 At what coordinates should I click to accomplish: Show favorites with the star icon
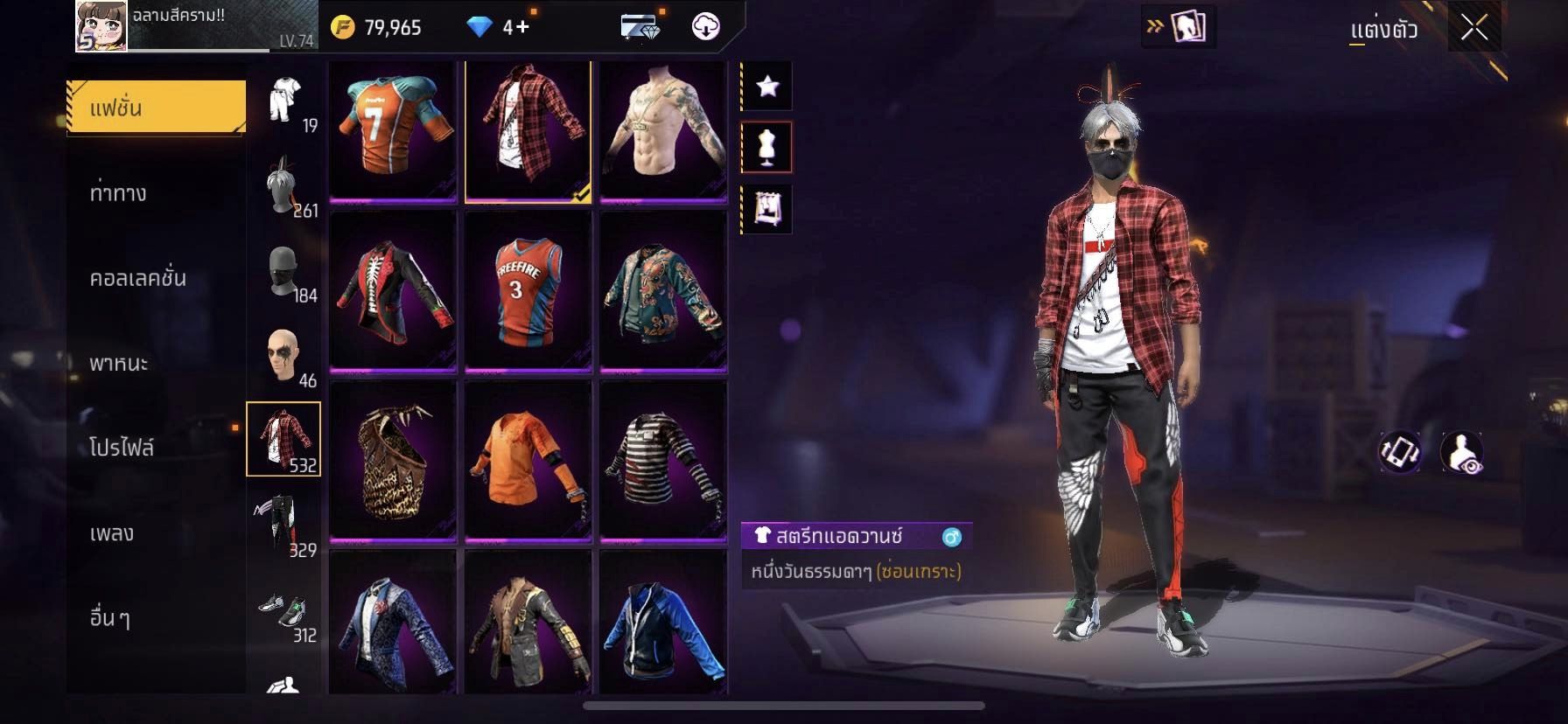click(767, 86)
